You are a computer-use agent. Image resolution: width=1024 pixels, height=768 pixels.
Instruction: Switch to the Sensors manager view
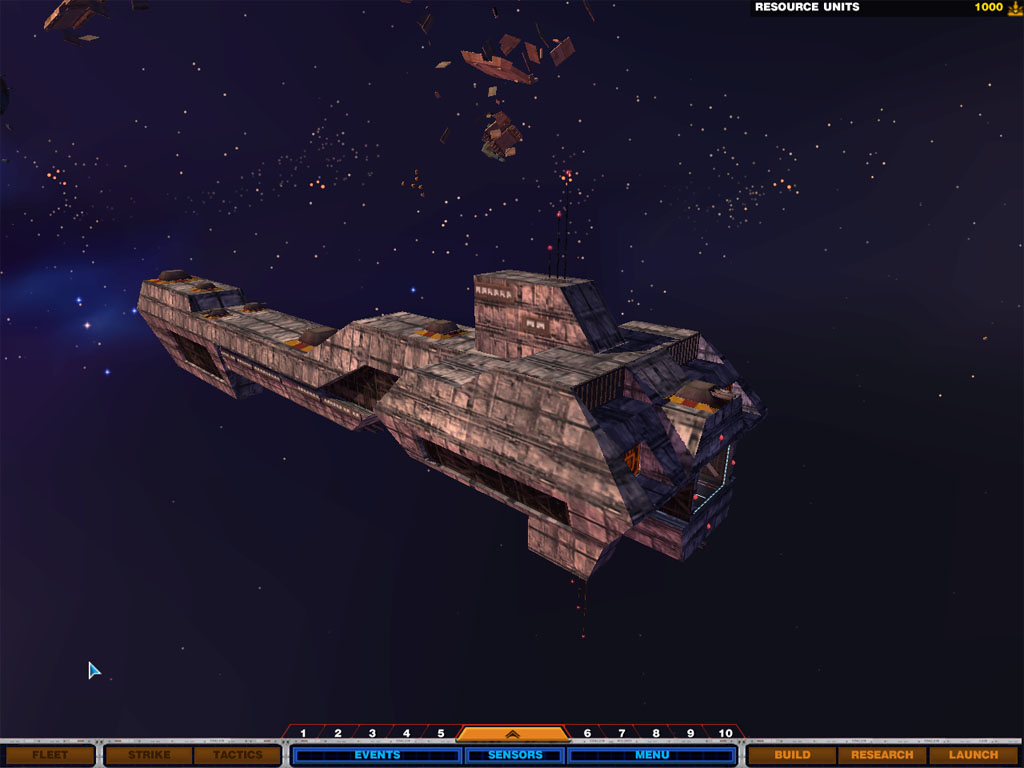click(x=516, y=755)
